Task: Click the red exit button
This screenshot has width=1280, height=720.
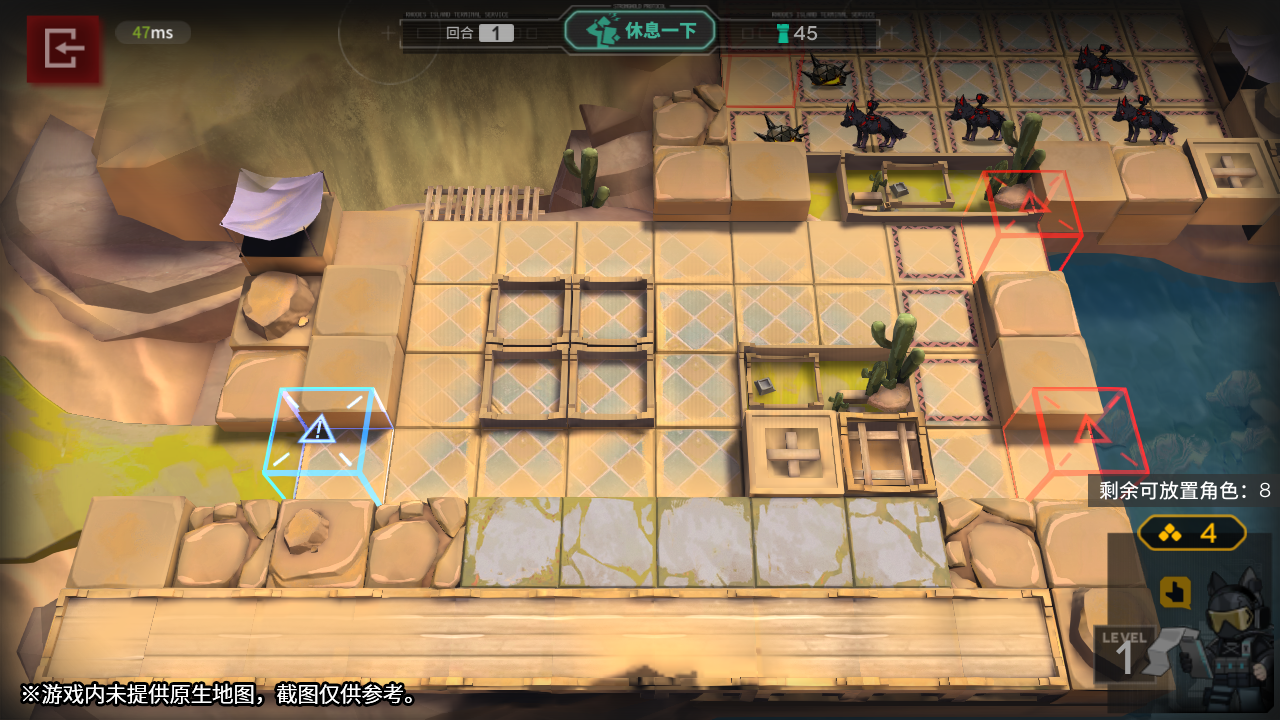Action: point(64,48)
